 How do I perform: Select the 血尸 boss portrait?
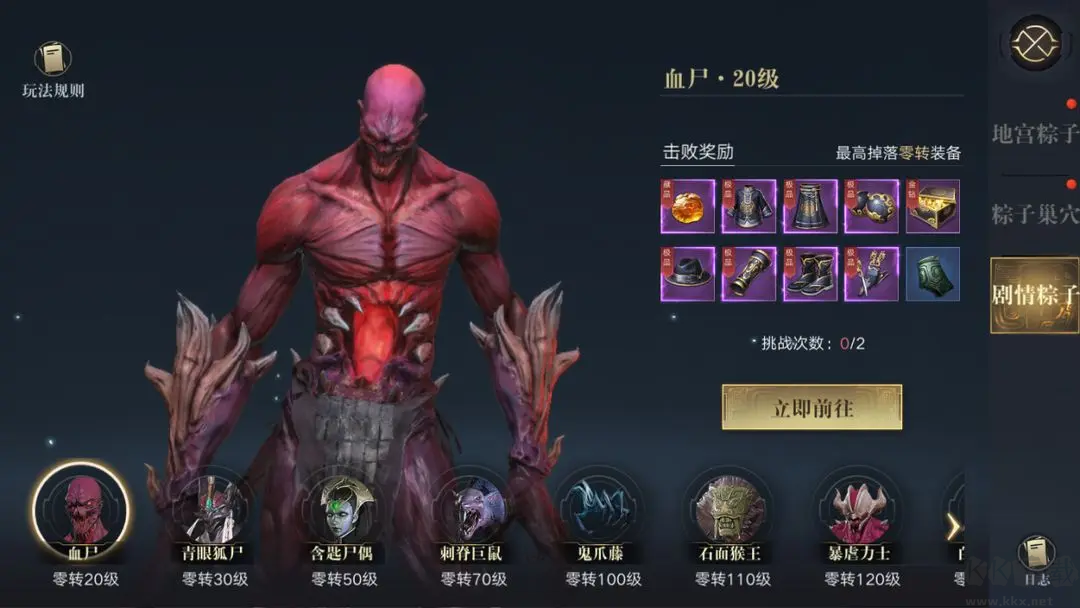tap(80, 511)
